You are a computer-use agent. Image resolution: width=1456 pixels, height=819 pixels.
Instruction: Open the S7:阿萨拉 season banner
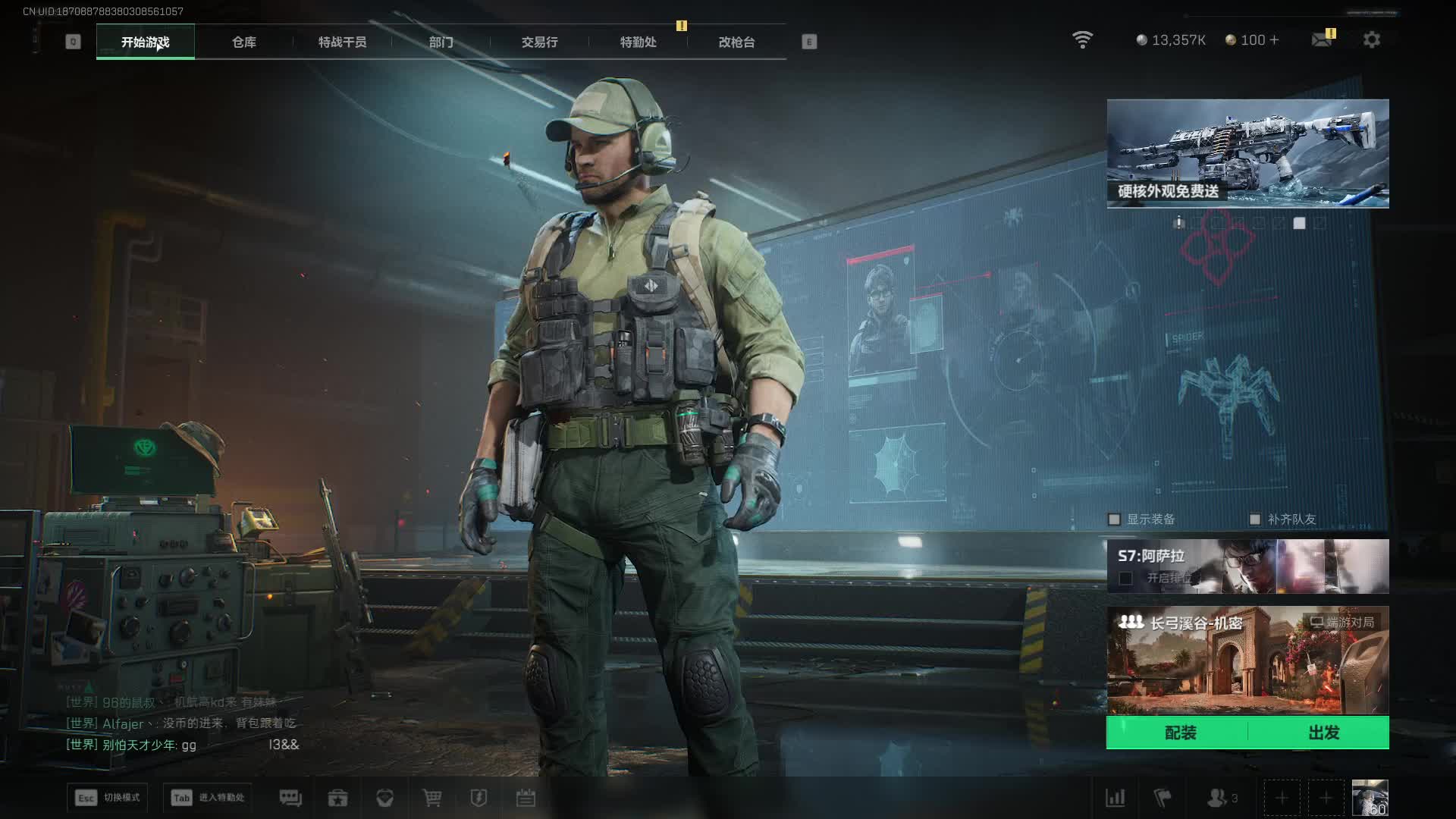point(1247,566)
